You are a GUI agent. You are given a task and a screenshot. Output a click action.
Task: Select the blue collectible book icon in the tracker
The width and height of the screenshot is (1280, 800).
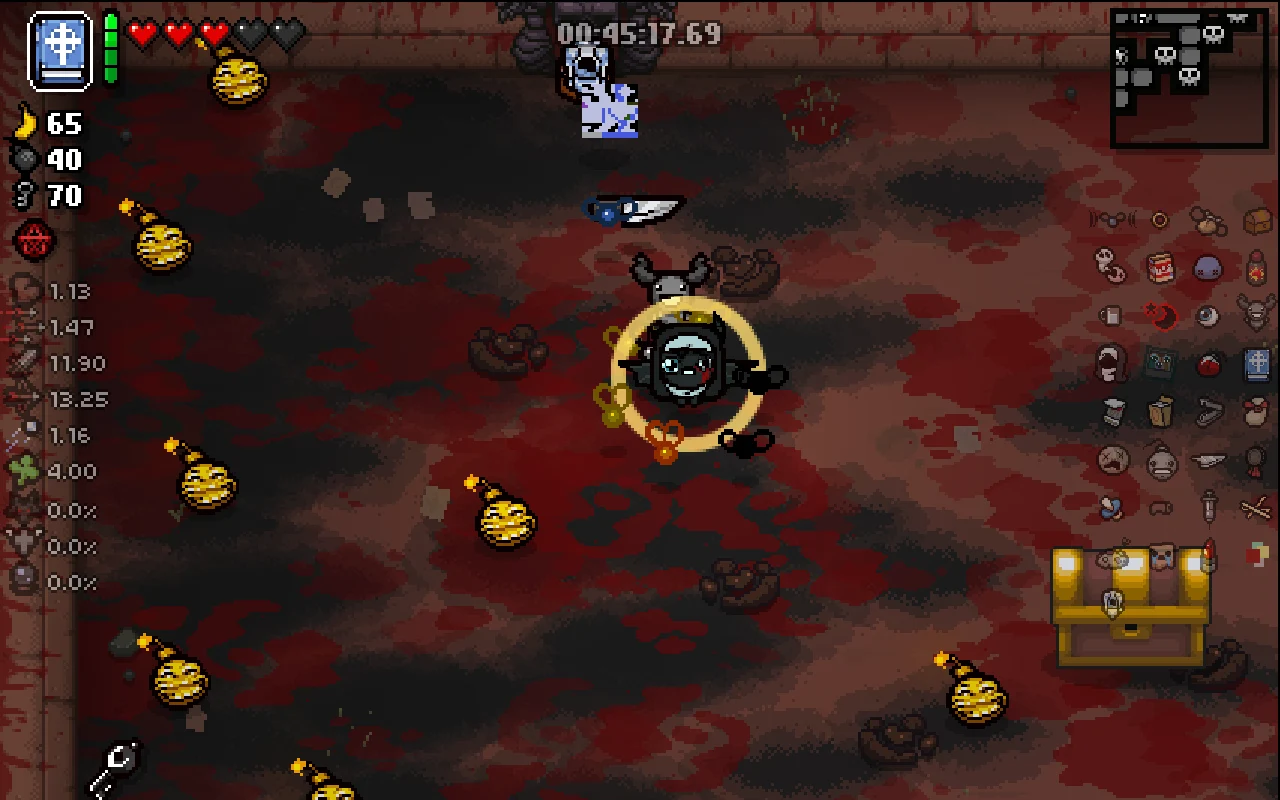coord(1255,364)
